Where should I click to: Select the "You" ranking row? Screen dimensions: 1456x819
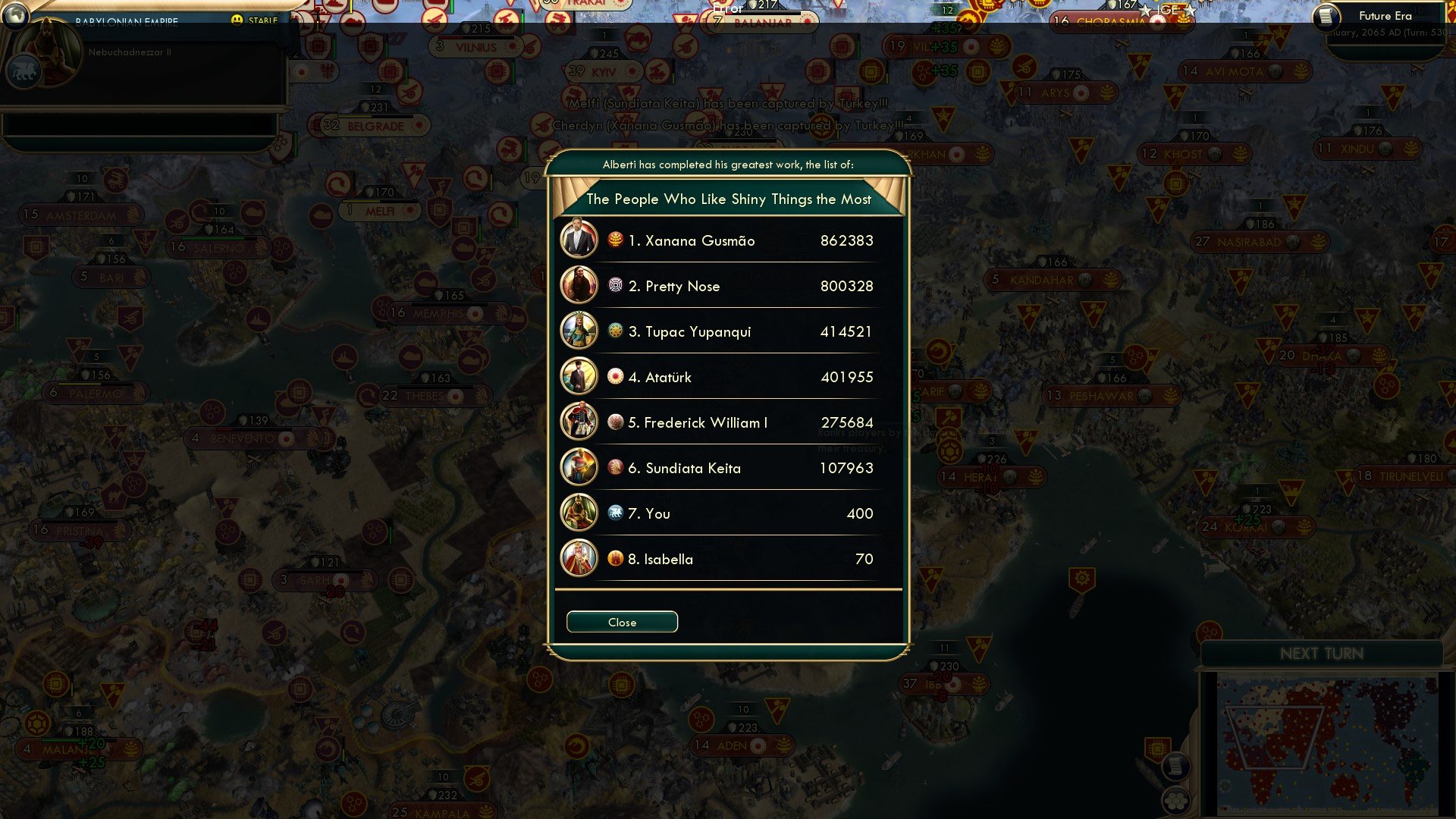[728, 513]
